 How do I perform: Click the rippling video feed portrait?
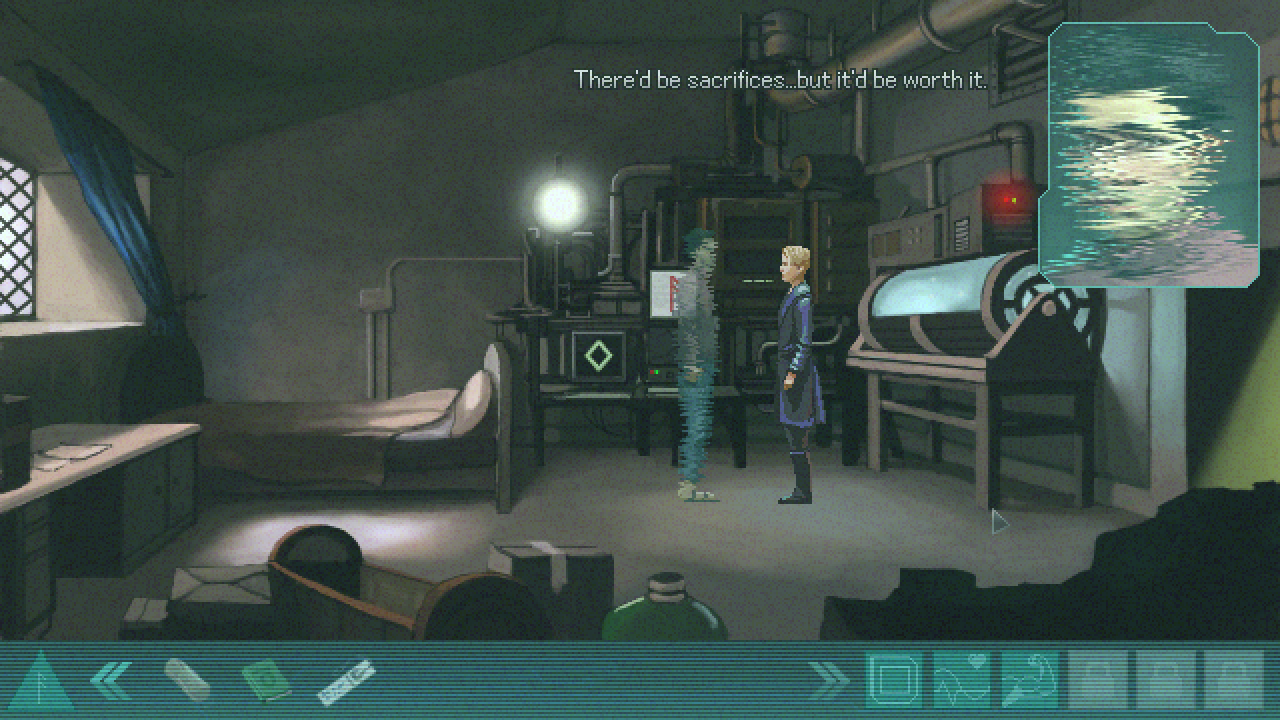pyautogui.click(x=1149, y=155)
